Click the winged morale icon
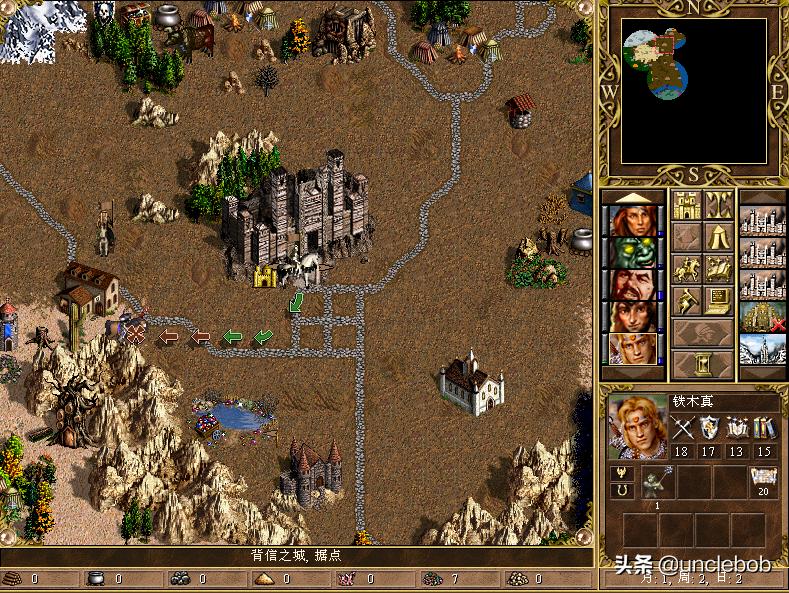The width and height of the screenshot is (789, 593). 620,473
